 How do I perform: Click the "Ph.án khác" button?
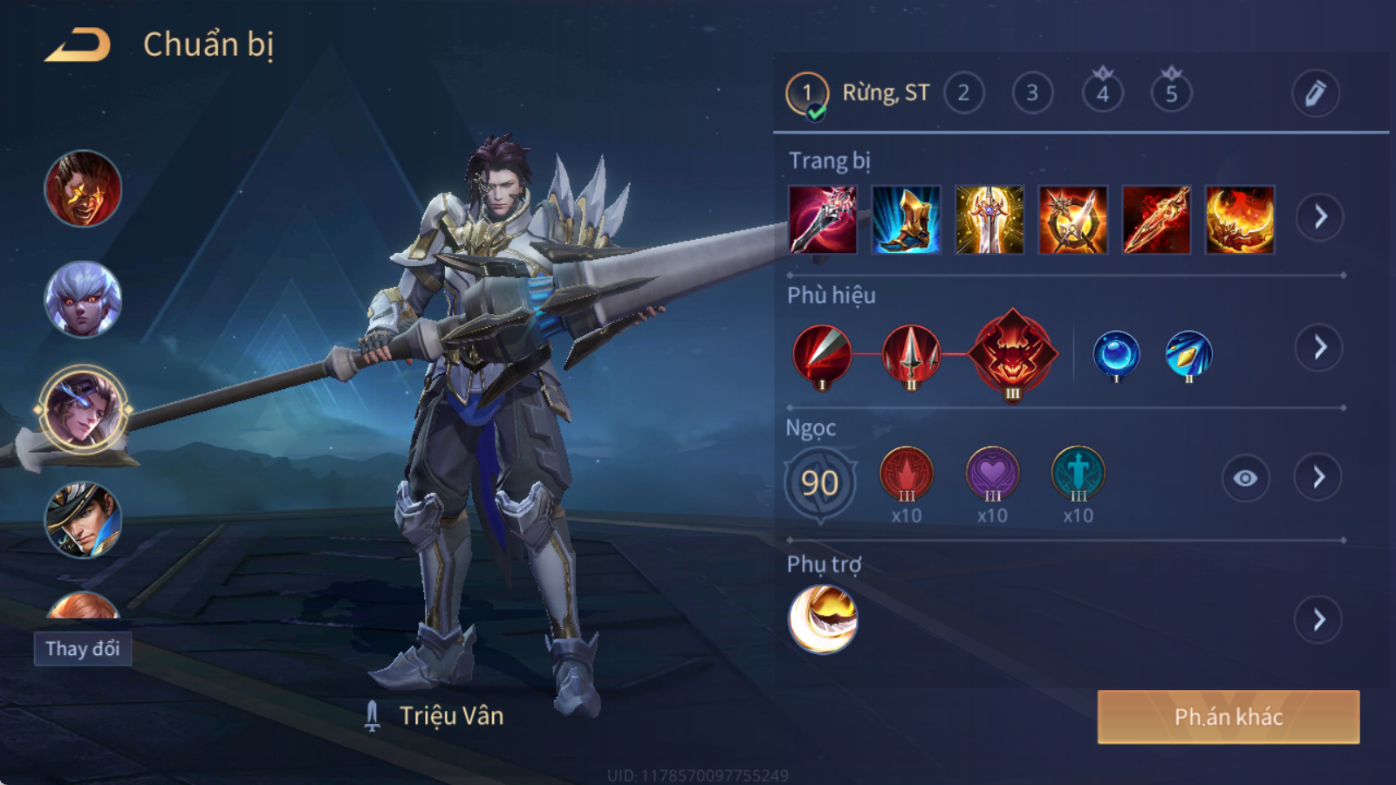[1228, 717]
